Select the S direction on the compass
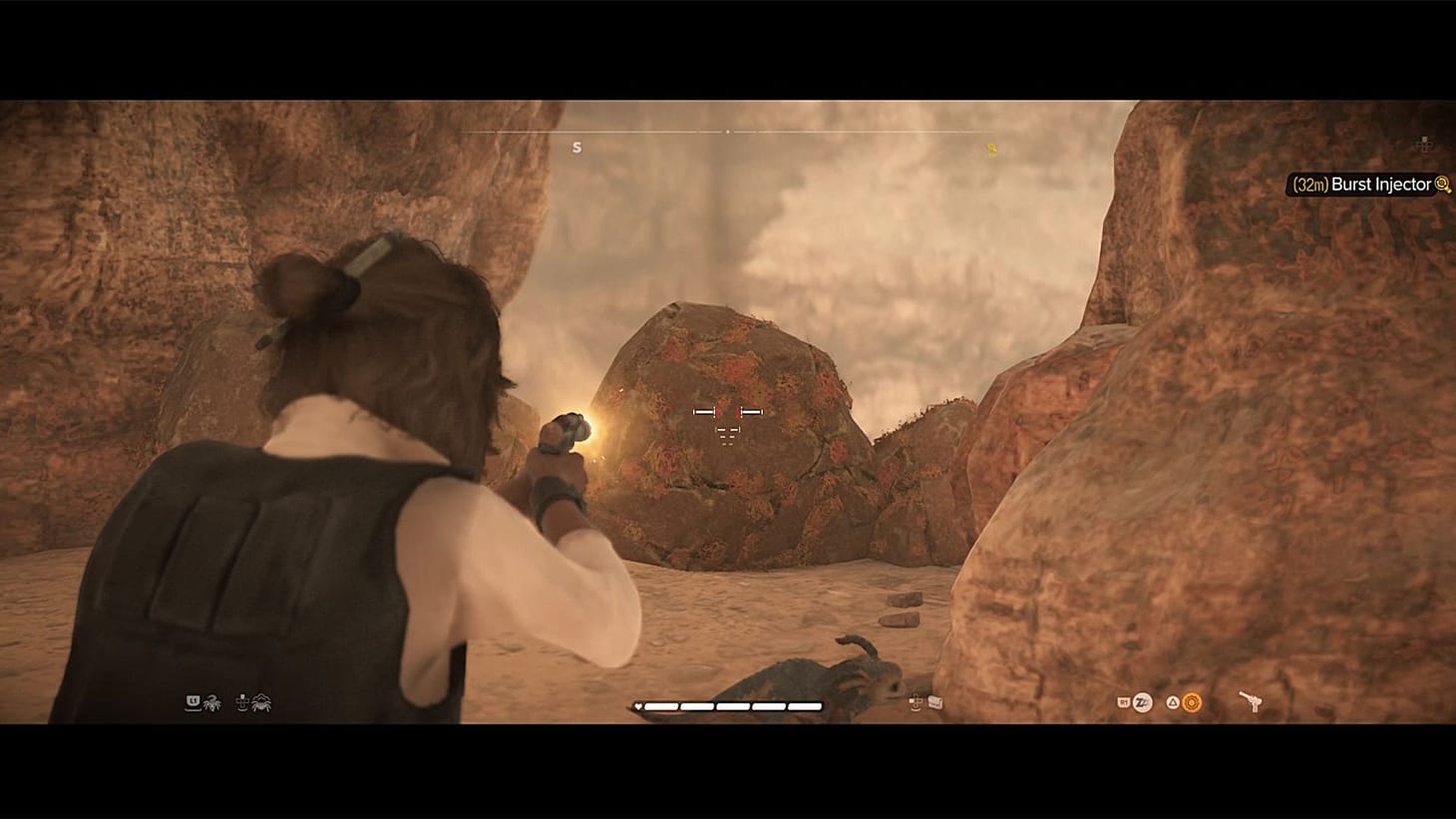Viewport: 1456px width, 819px height. (576, 147)
